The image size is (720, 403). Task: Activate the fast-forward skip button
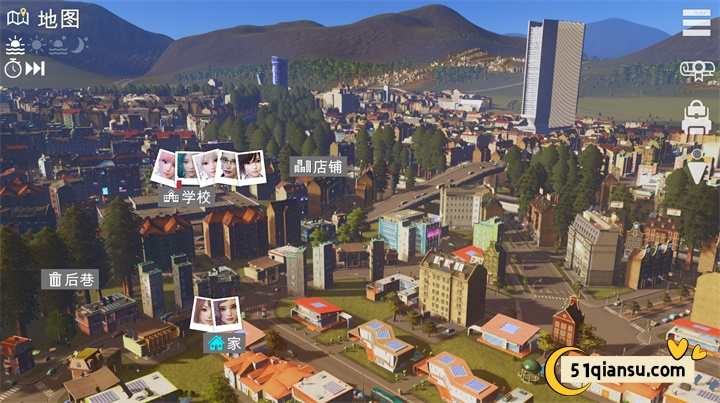[x=36, y=68]
